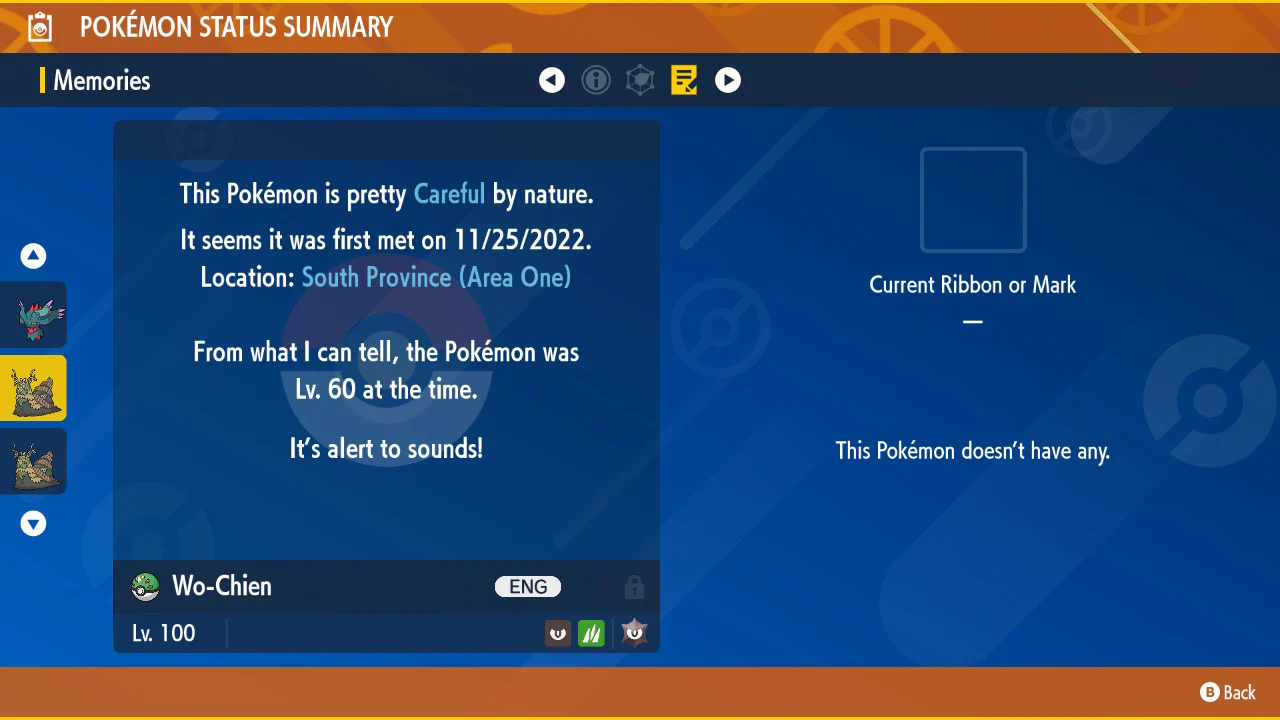The width and height of the screenshot is (1280, 720).
Task: Switch to the stats hexagon tab
Action: 640,80
